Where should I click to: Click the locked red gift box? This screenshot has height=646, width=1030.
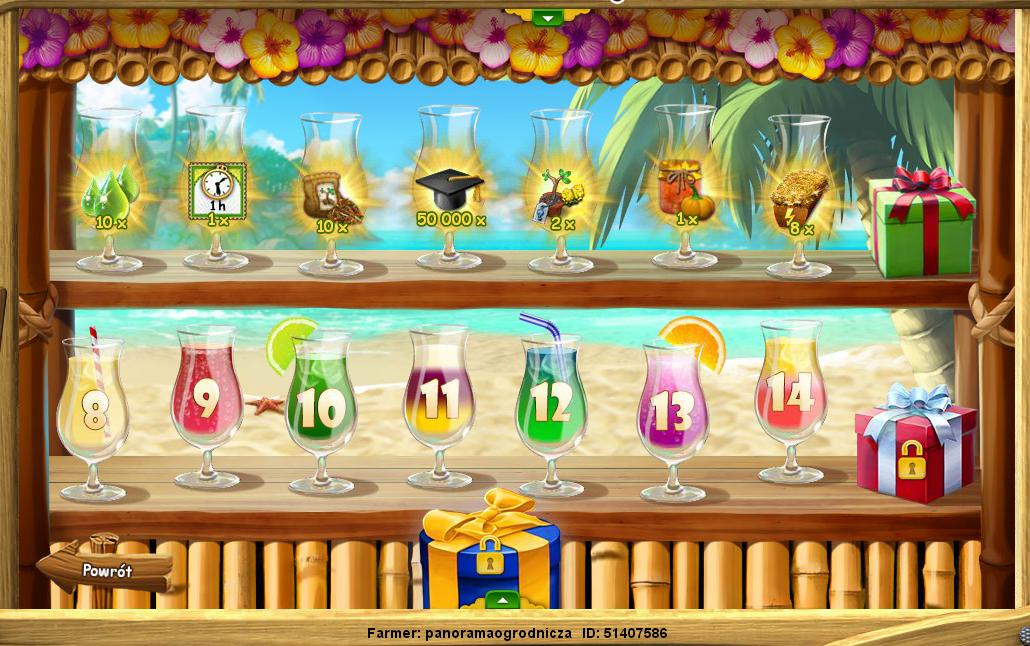tap(913, 445)
